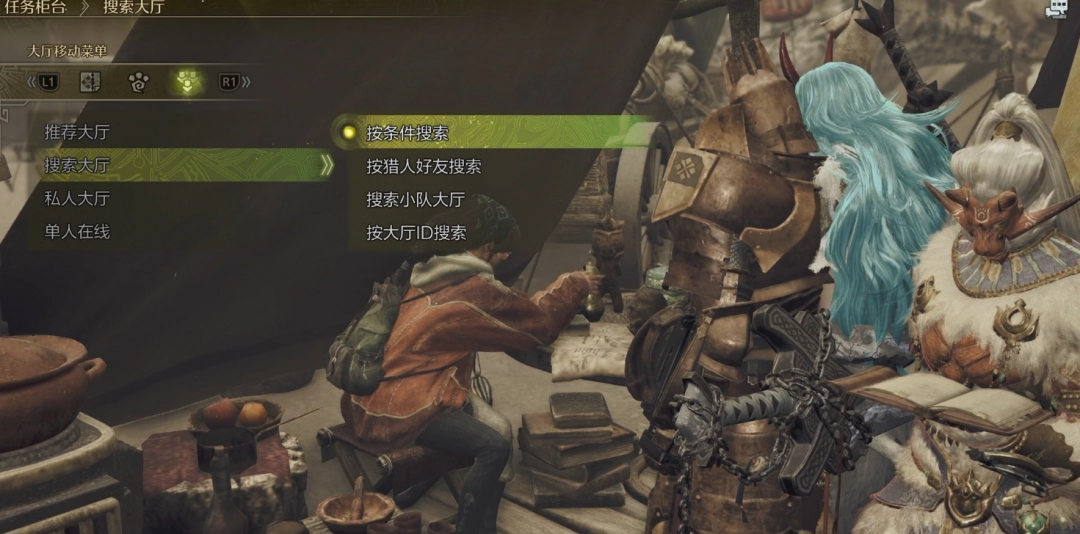
Task: Select the glowing green lobby tab
Action: [x=186, y=82]
